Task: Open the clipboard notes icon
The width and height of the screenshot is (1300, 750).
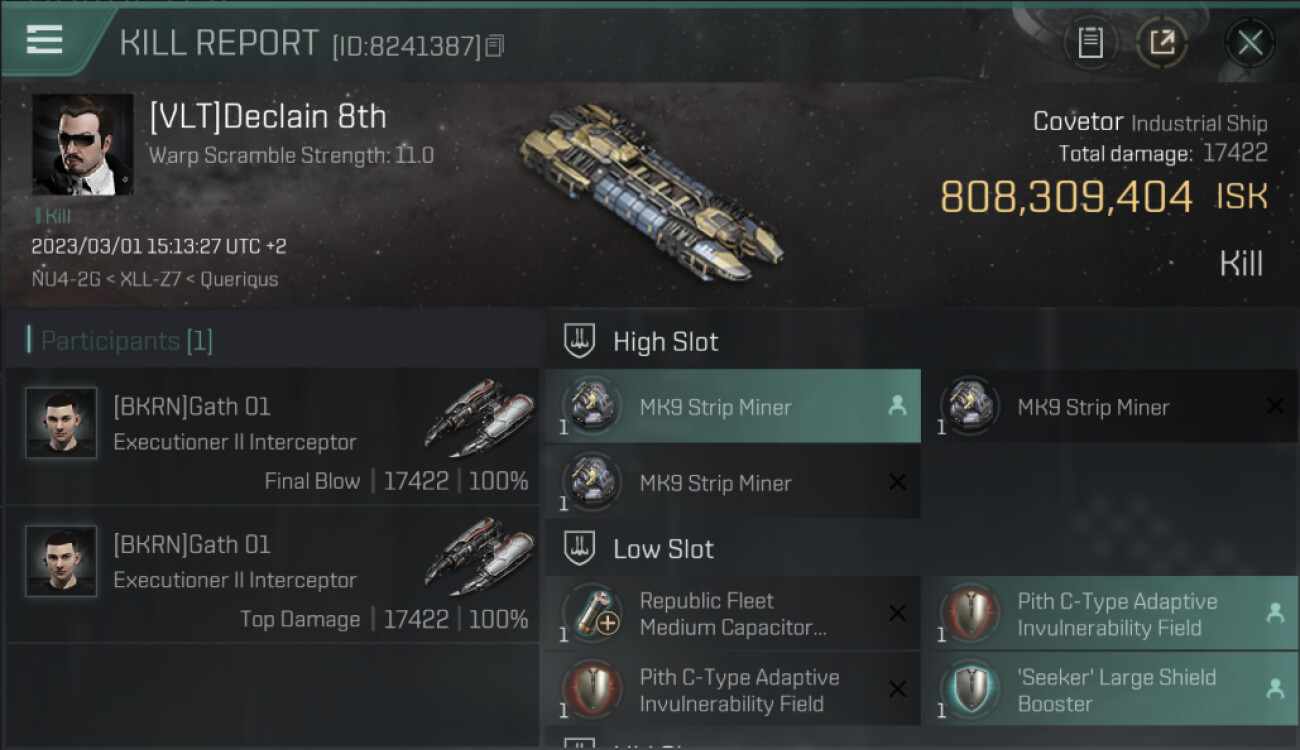Action: (x=1090, y=43)
